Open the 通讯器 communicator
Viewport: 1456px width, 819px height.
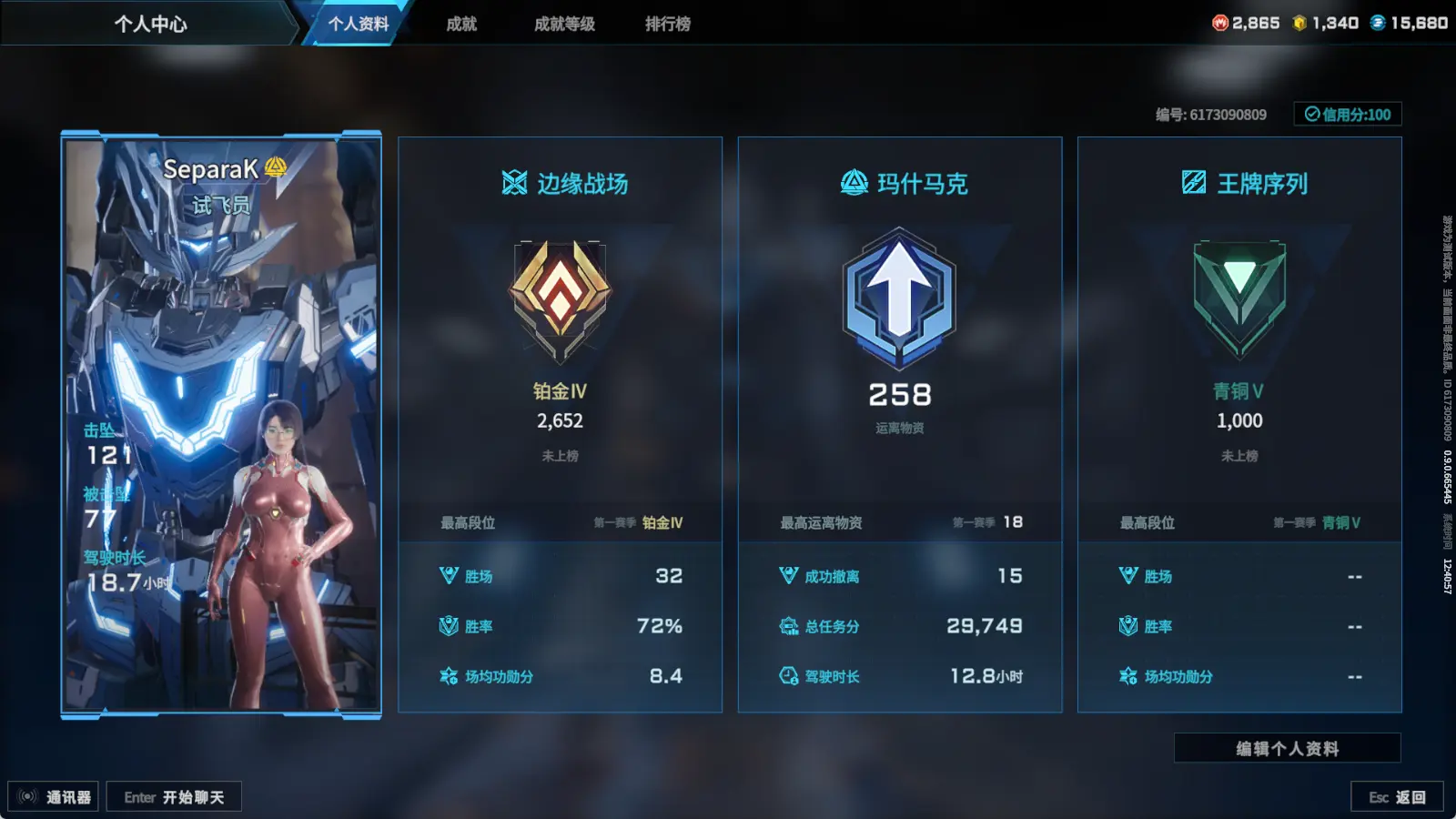point(54,797)
